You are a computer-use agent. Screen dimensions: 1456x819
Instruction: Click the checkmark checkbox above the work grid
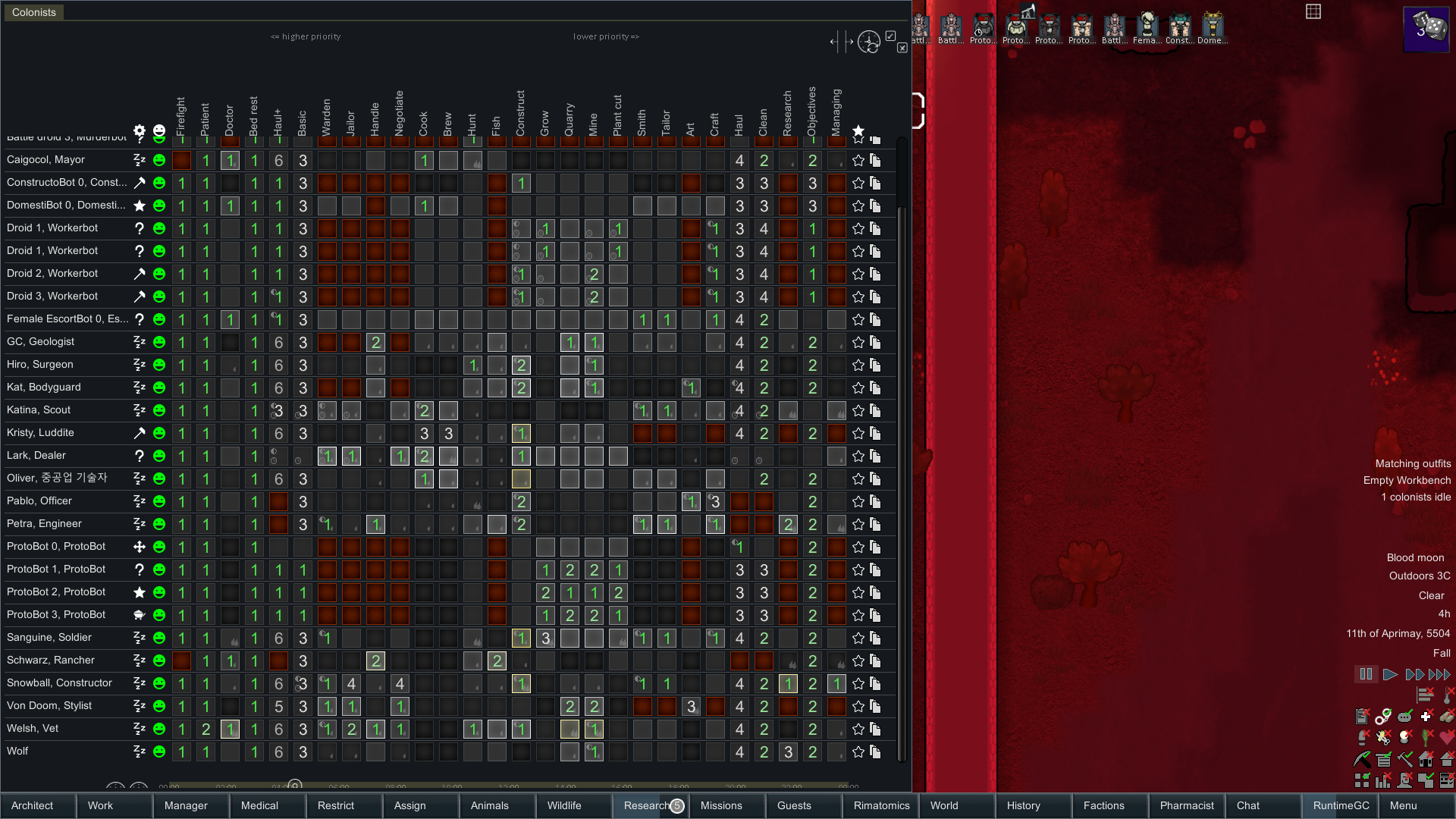click(891, 36)
